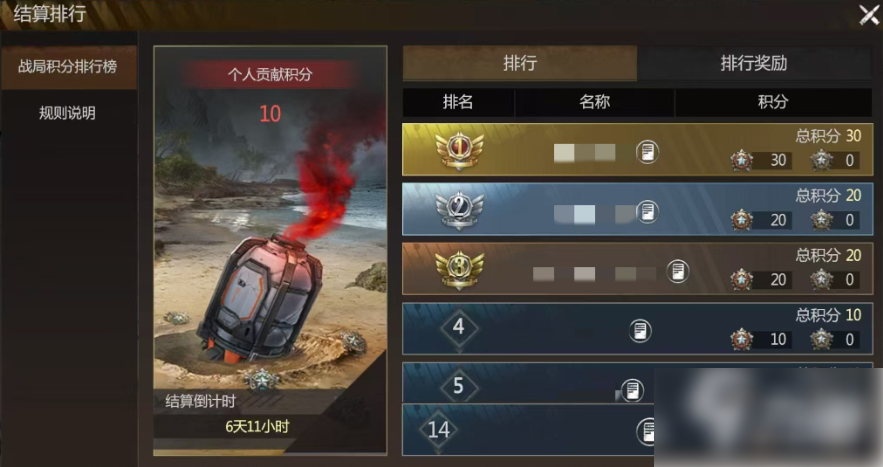Viewport: 883px width, 467px height.
Task: Select 战局积分排行榜 in the sidebar
Action: pyautogui.click(x=67, y=67)
